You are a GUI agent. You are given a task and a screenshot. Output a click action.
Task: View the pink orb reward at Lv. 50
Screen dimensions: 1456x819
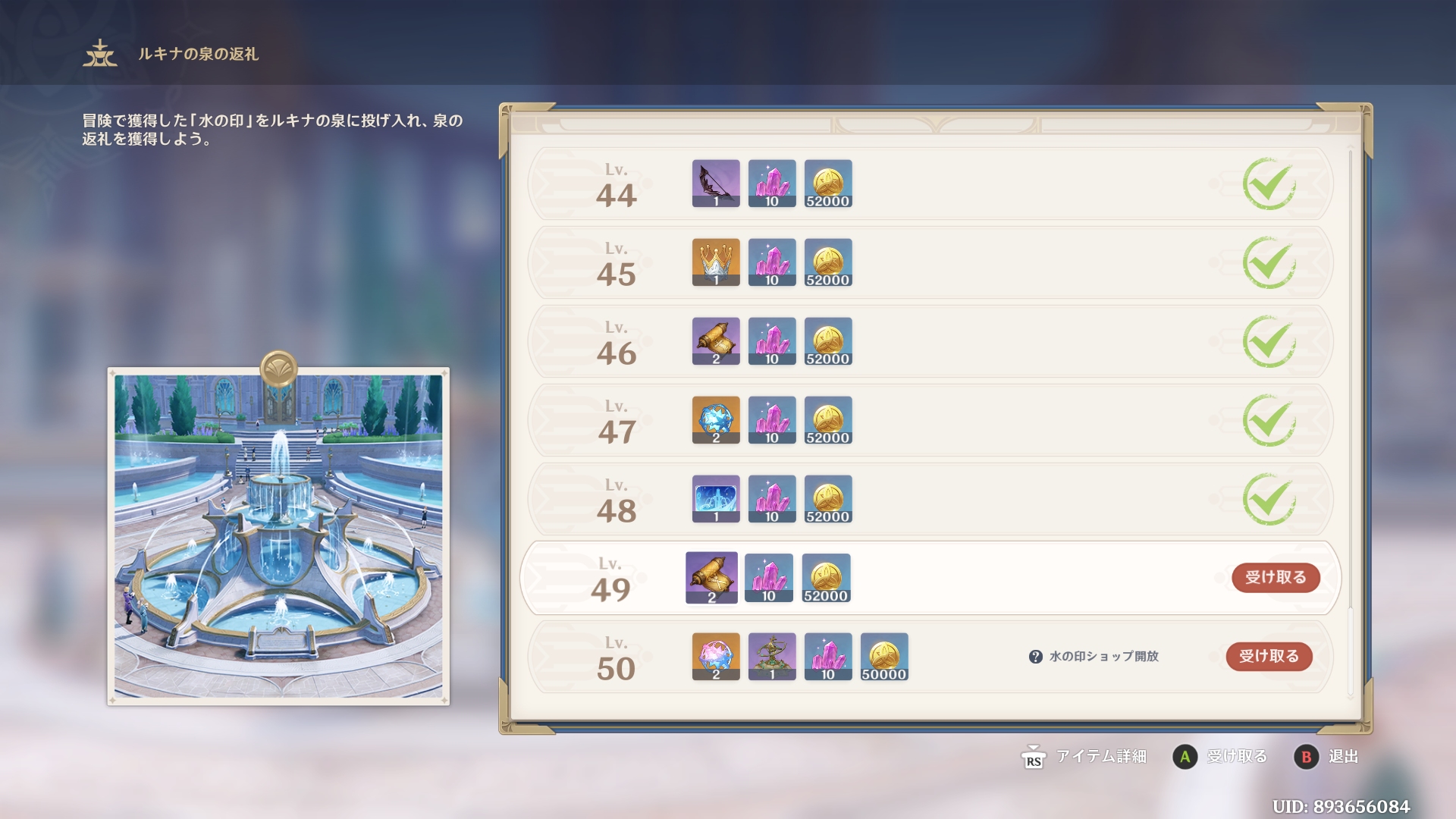point(716,657)
